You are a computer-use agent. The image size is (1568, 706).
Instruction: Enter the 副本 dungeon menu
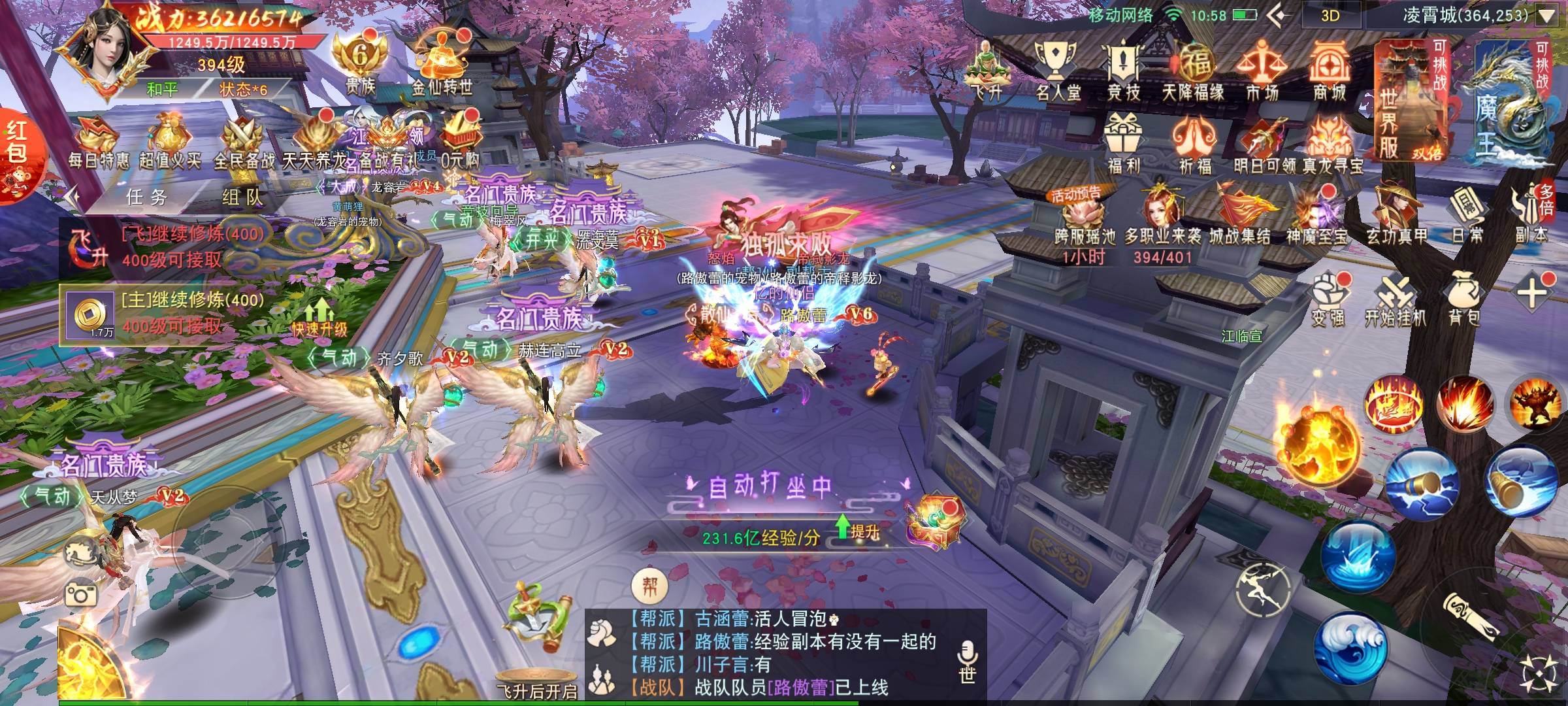point(1532,216)
